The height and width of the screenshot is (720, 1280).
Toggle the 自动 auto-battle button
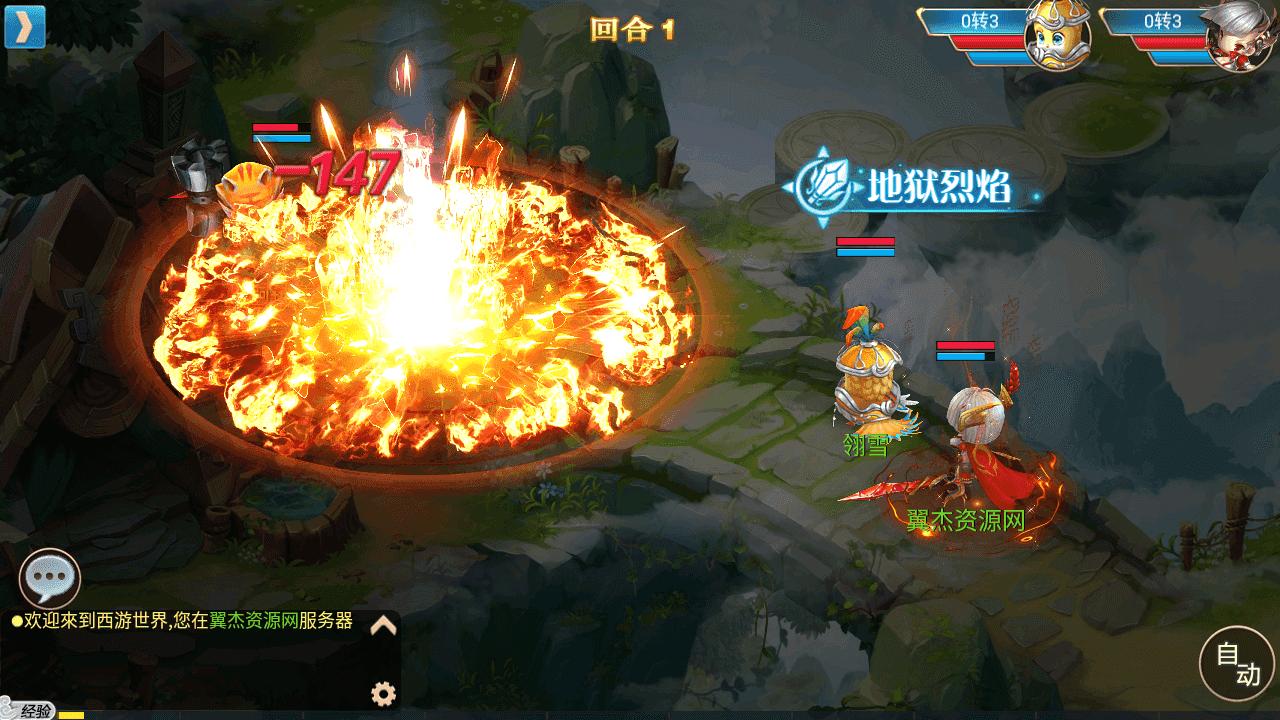1238,664
